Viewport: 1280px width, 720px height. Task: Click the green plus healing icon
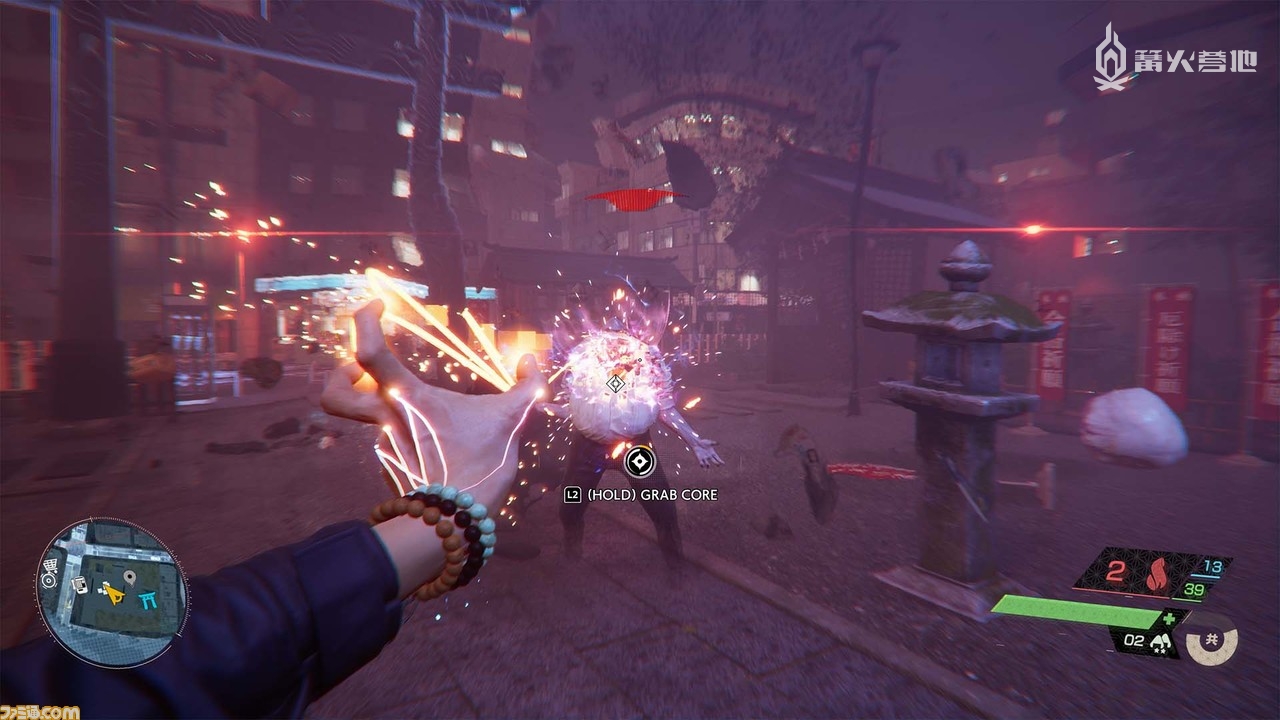(1169, 621)
